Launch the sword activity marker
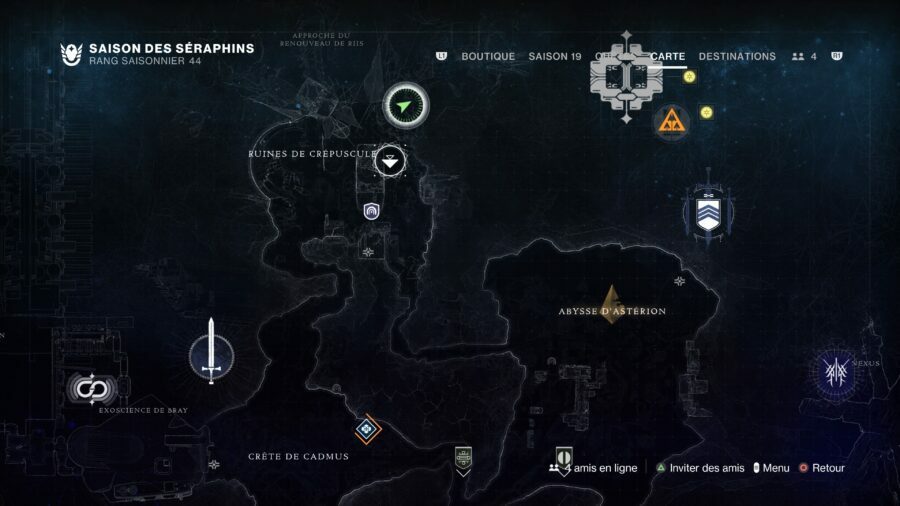 click(211, 355)
